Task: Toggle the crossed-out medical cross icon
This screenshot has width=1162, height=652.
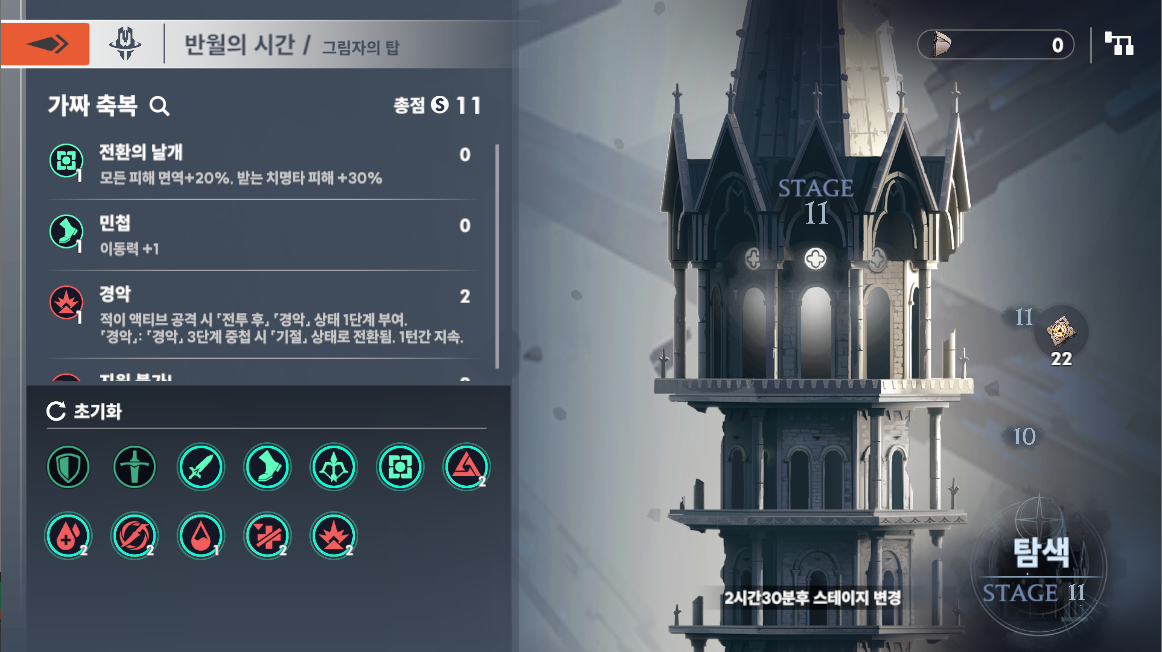Action: (266, 535)
